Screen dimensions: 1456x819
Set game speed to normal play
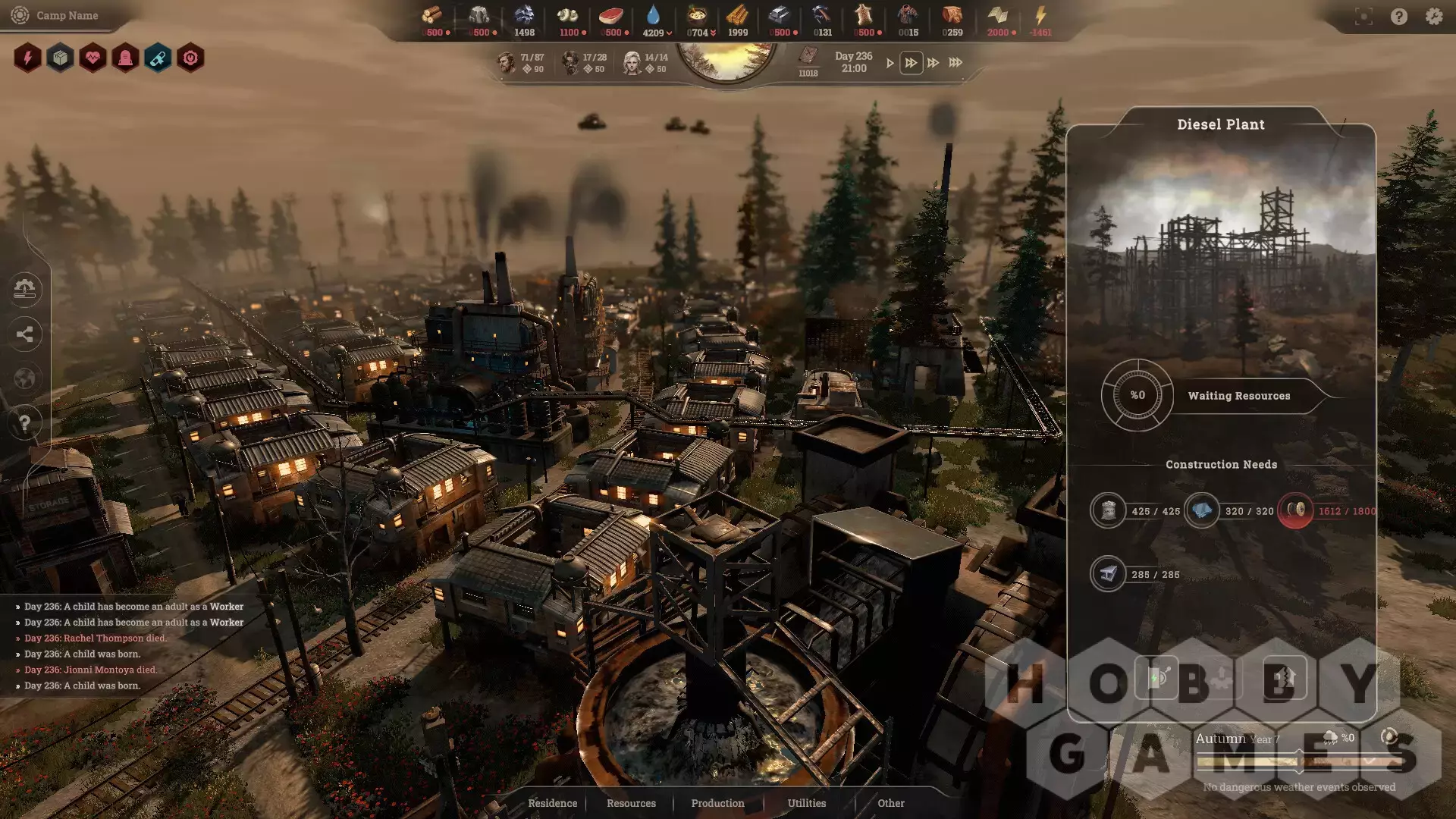coord(890,63)
